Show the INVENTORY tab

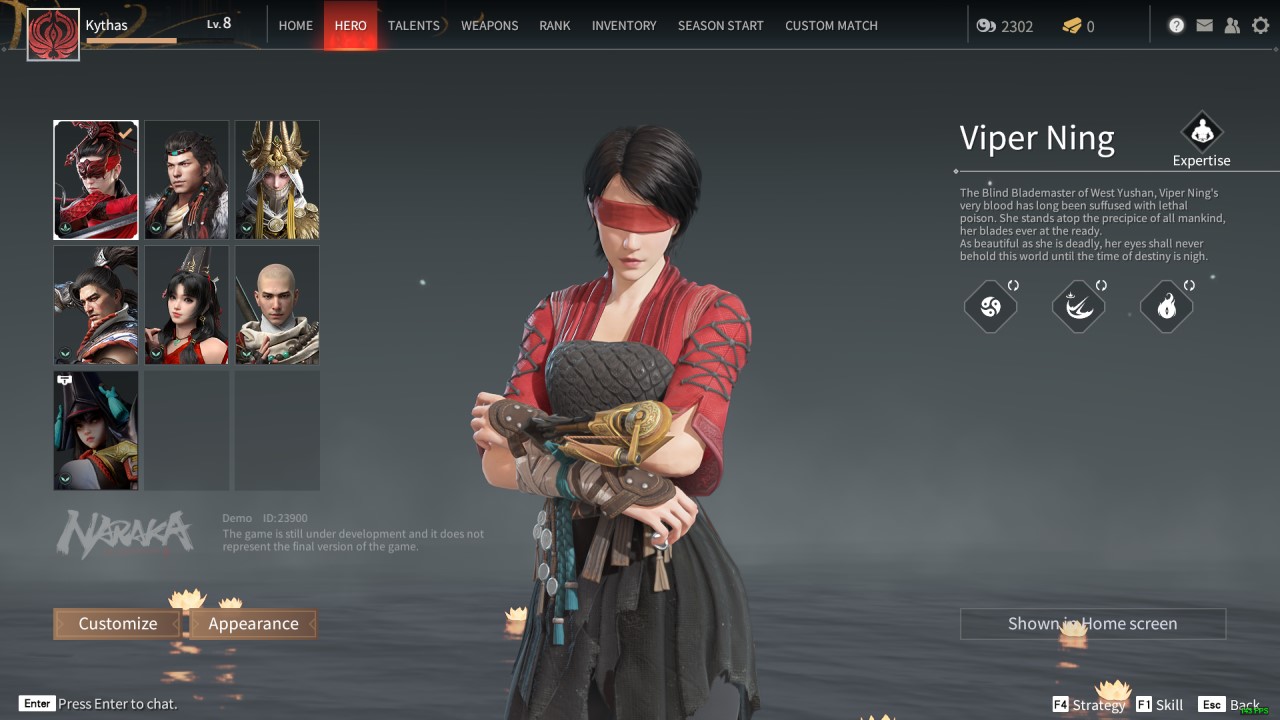click(624, 25)
